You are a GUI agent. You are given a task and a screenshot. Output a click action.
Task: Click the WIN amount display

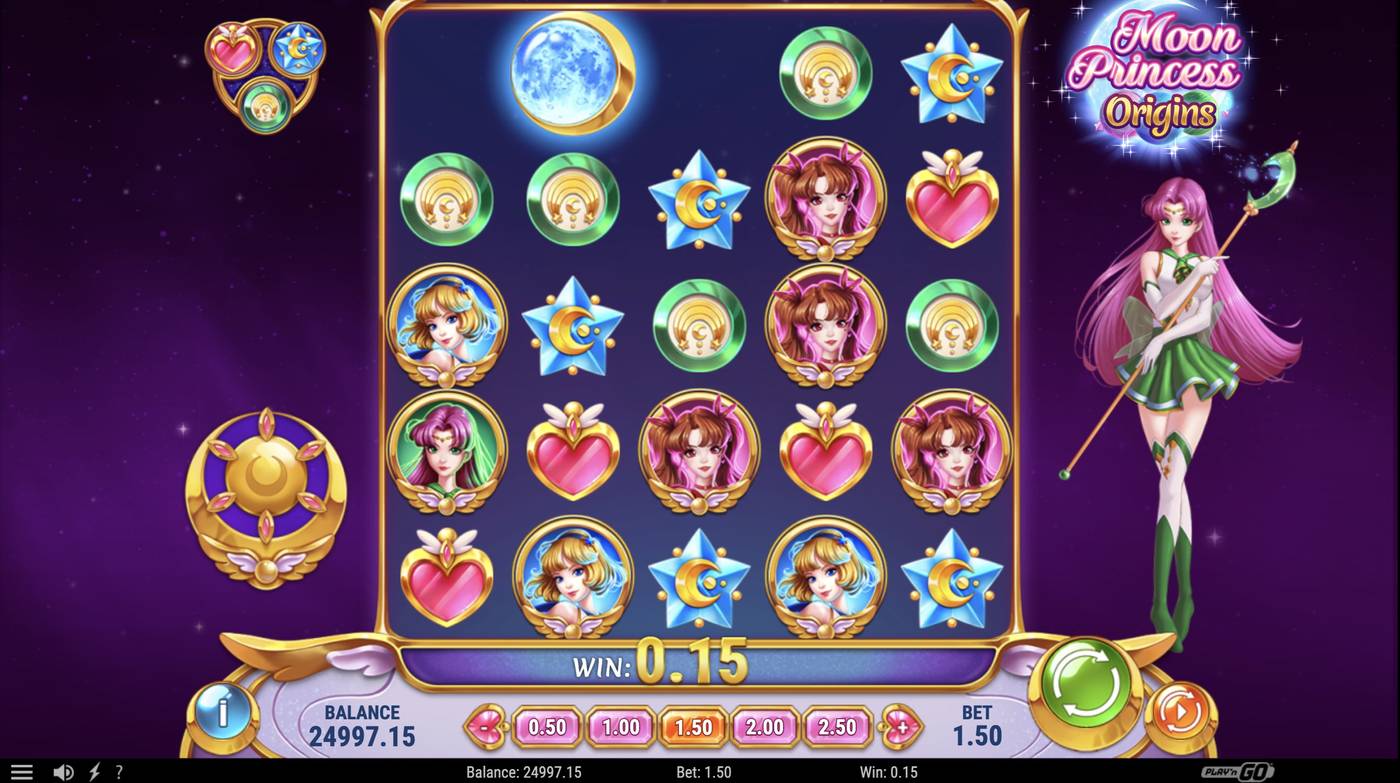[662, 664]
